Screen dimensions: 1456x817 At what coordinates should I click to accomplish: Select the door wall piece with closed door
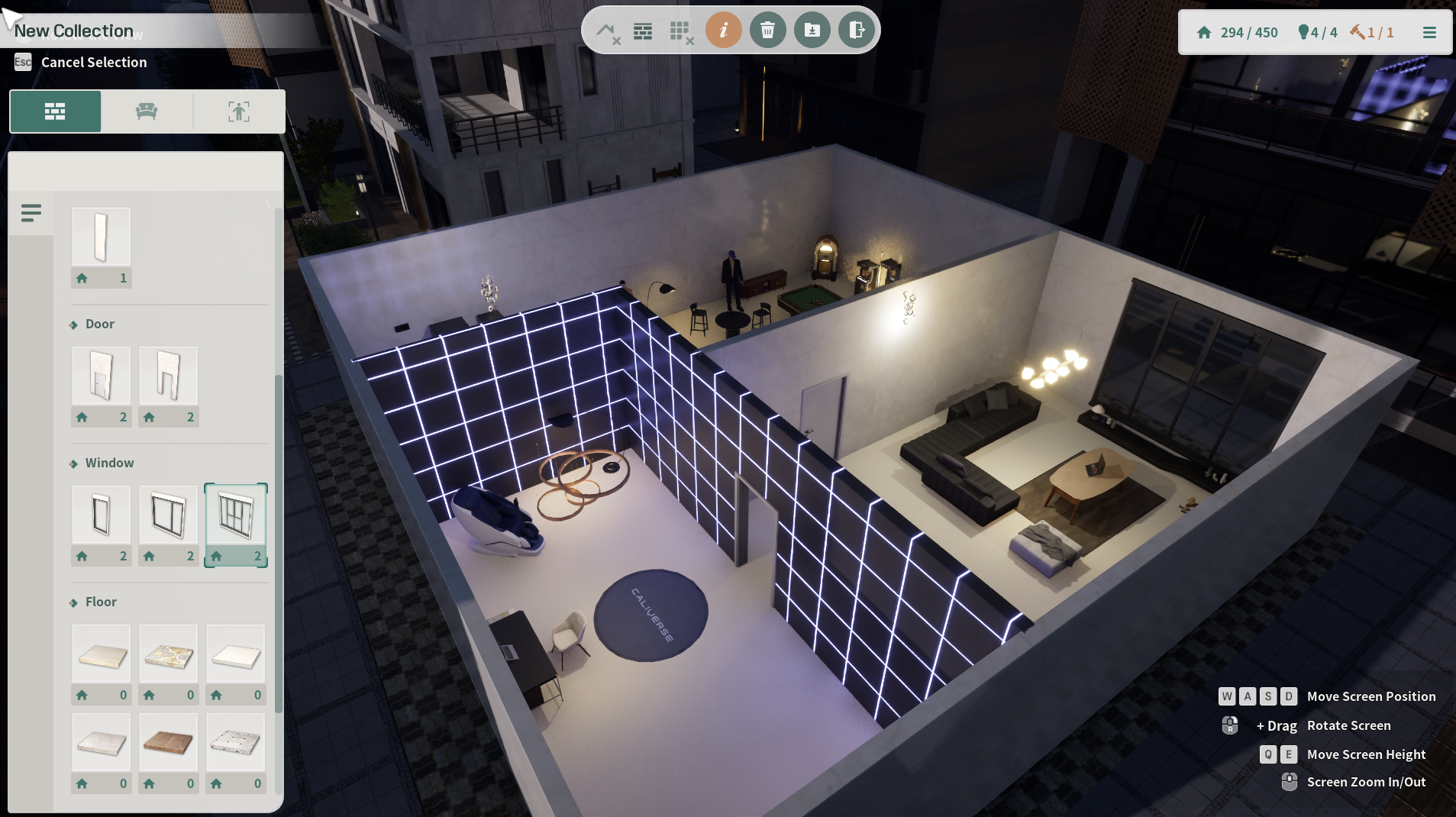click(102, 376)
